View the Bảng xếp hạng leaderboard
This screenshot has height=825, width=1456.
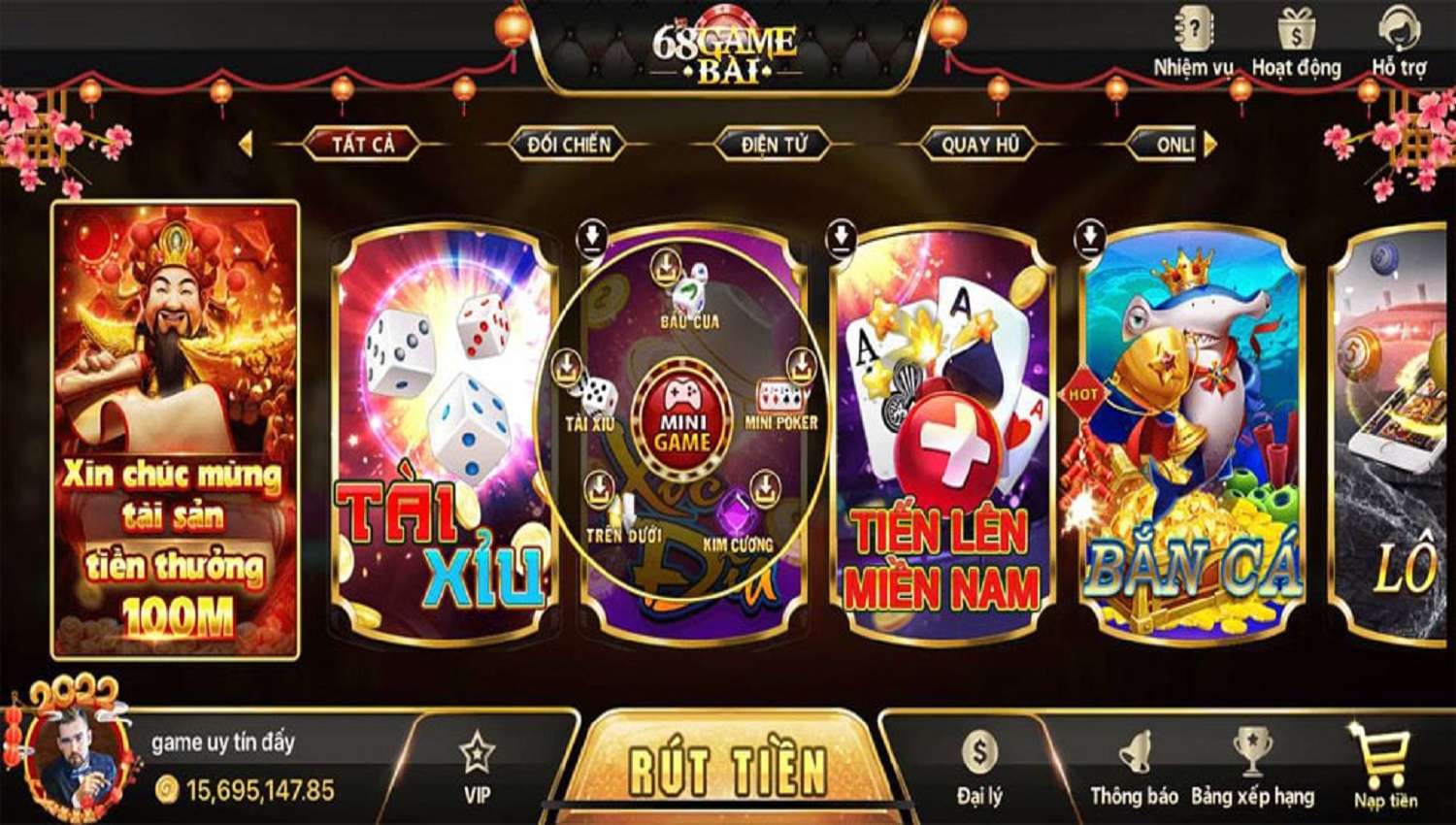1252,768
